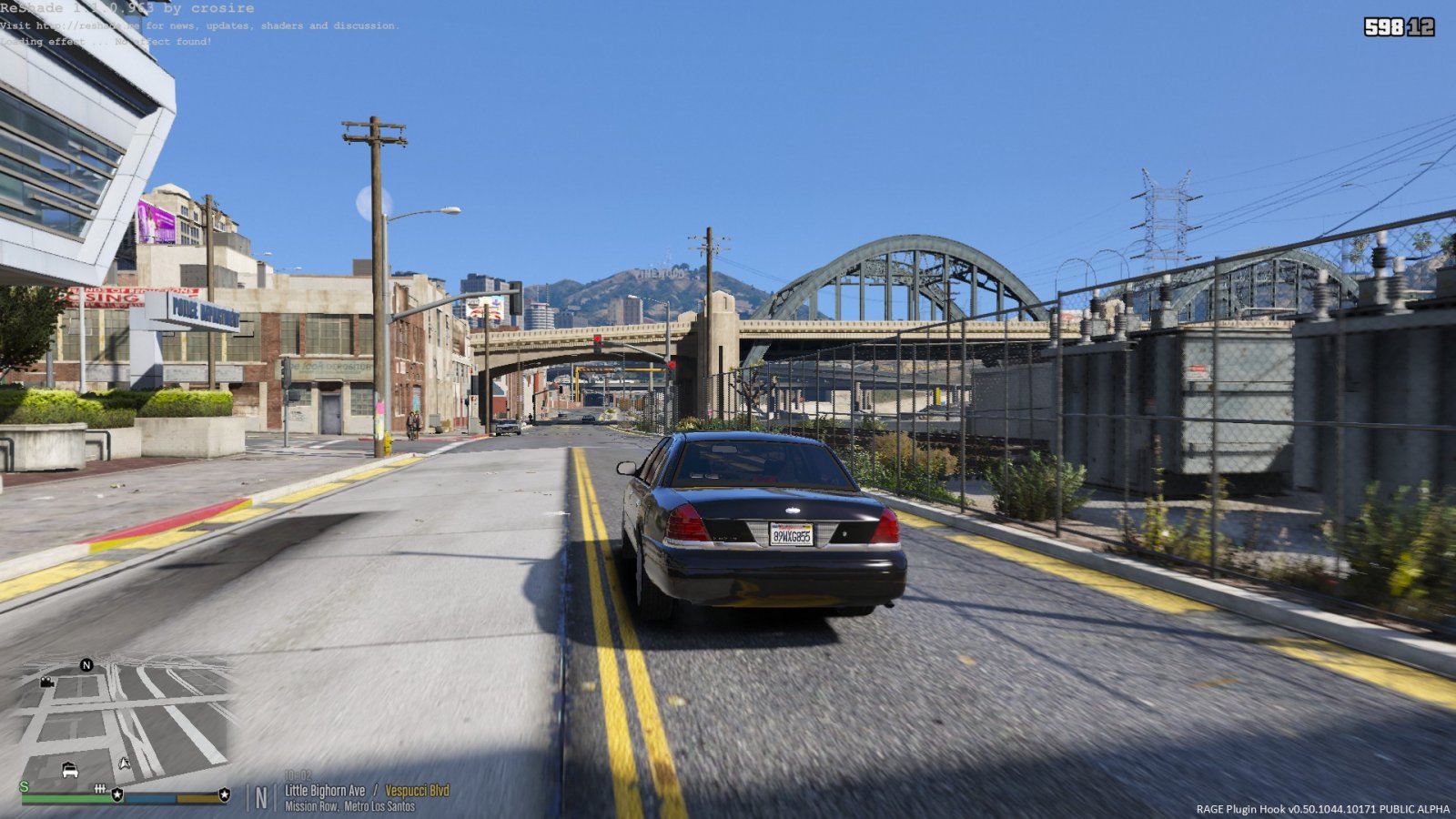The image size is (1456, 819).
Task: Click the north N marker on the minimap
Action: pos(86,665)
